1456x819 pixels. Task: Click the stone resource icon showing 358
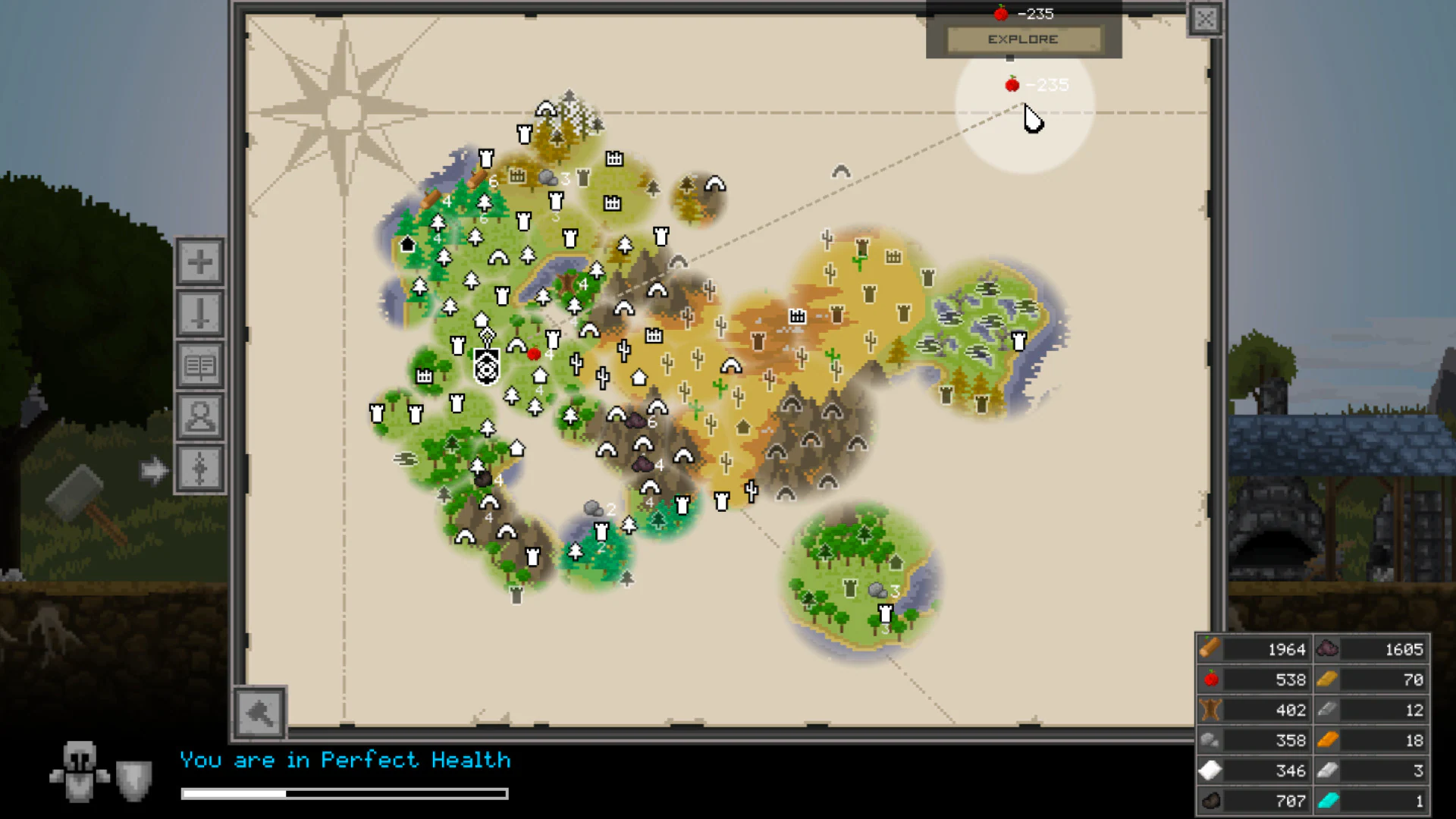pyautogui.click(x=1210, y=740)
